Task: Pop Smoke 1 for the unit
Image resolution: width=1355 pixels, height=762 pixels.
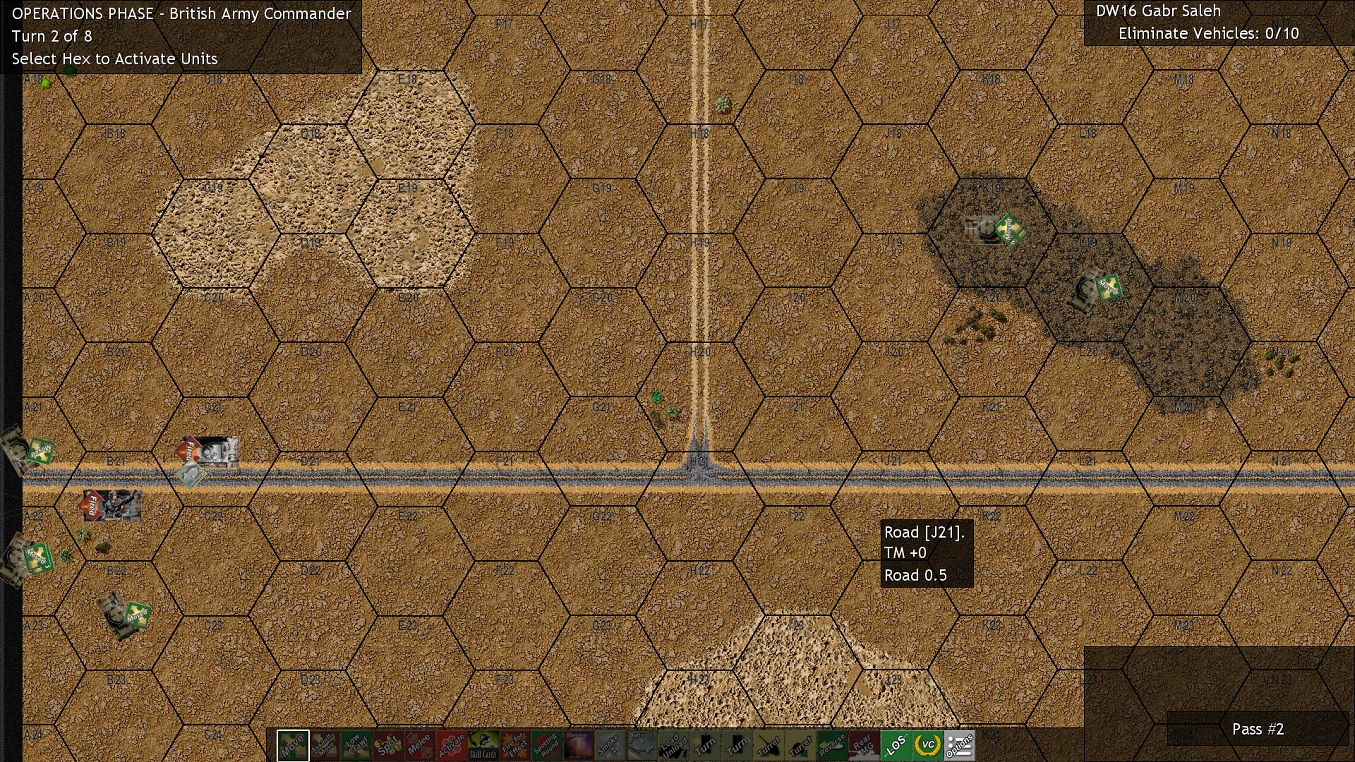Action: point(609,746)
